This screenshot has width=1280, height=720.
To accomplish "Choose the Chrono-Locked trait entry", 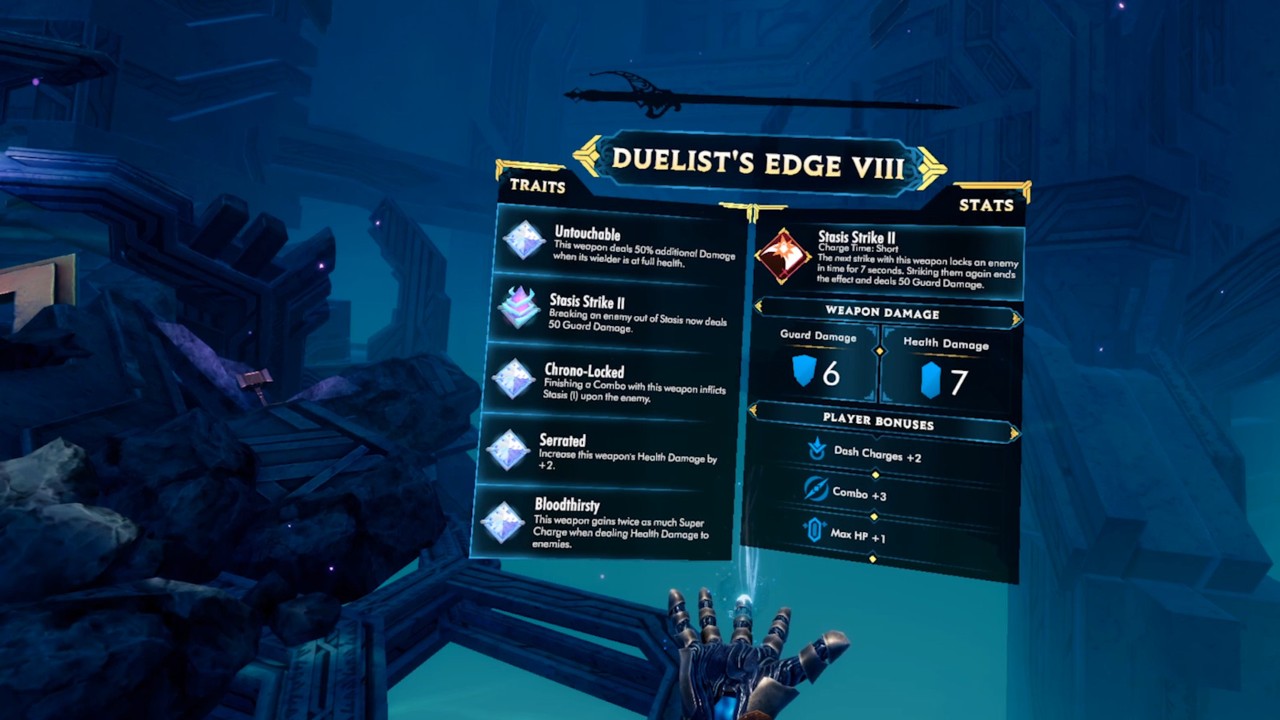I will (612, 379).
